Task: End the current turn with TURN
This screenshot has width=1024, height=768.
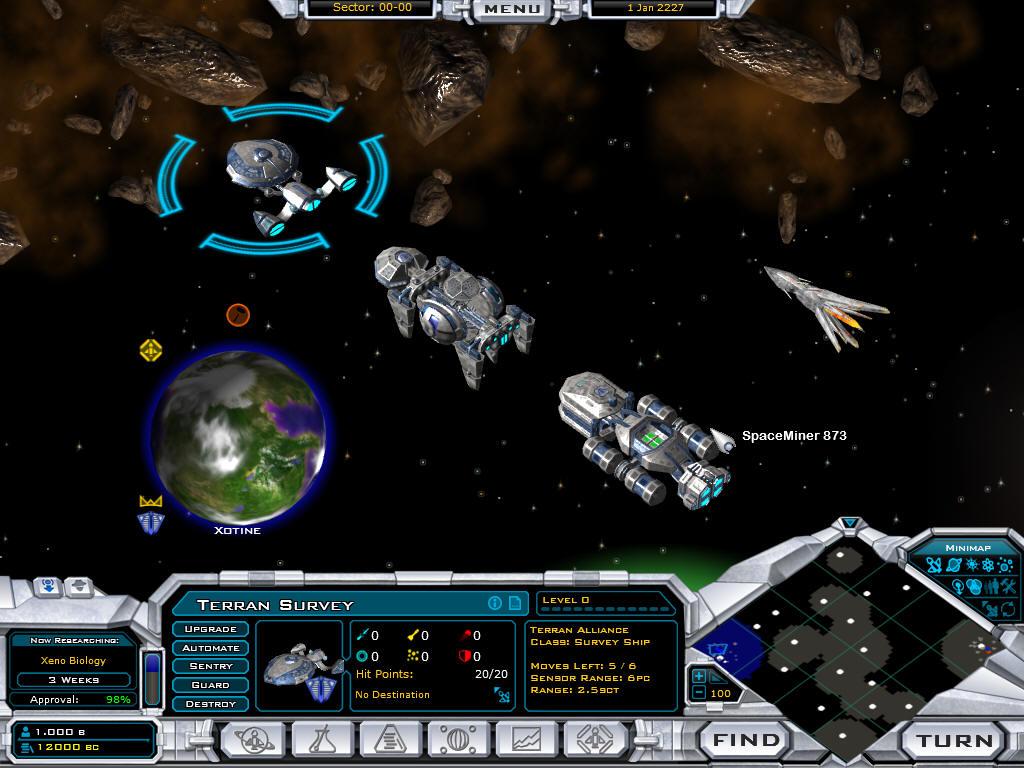Action: pos(954,741)
